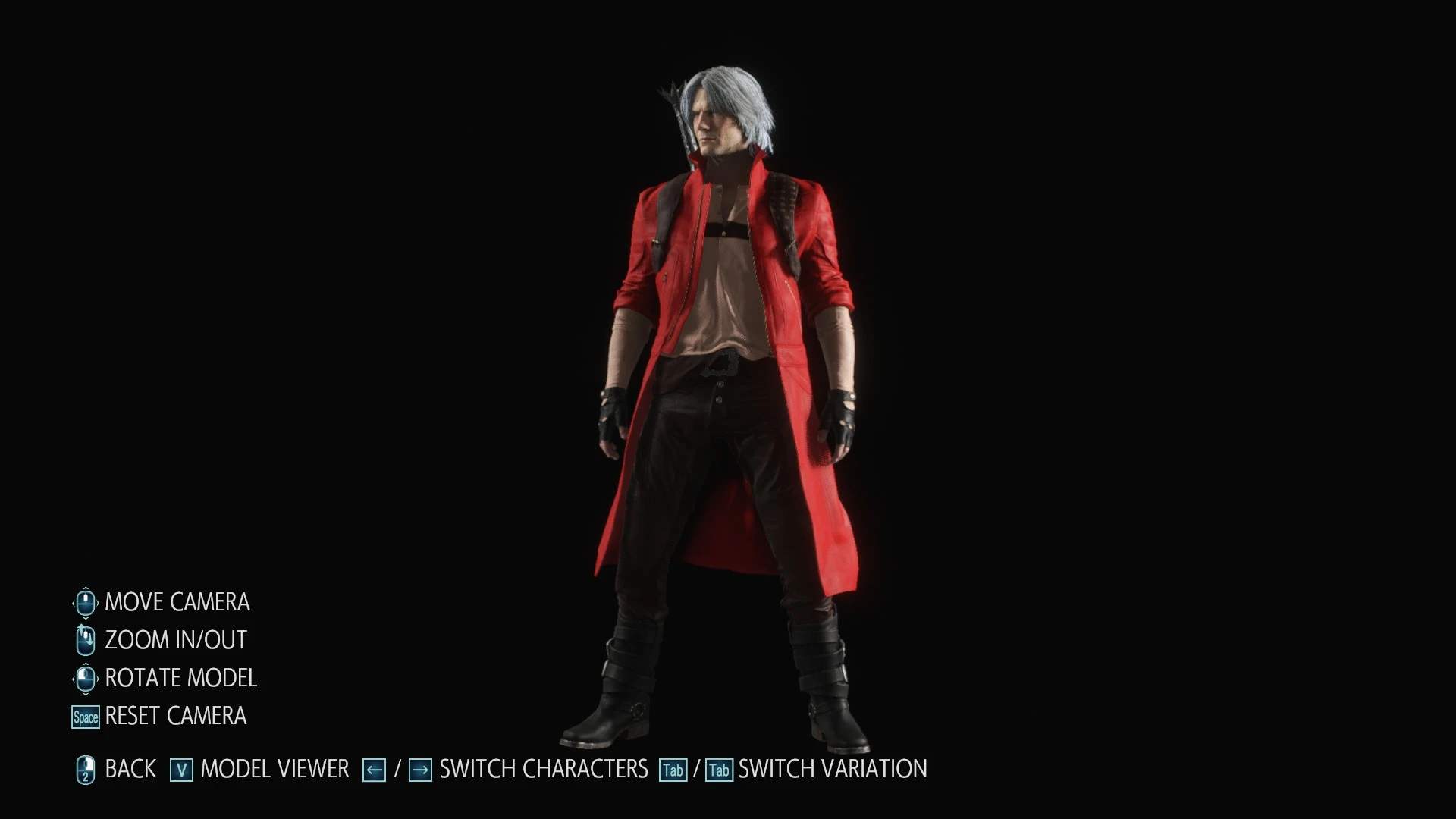
Task: Click the mouse icon next to ROTATE MODEL
Action: coord(84,677)
